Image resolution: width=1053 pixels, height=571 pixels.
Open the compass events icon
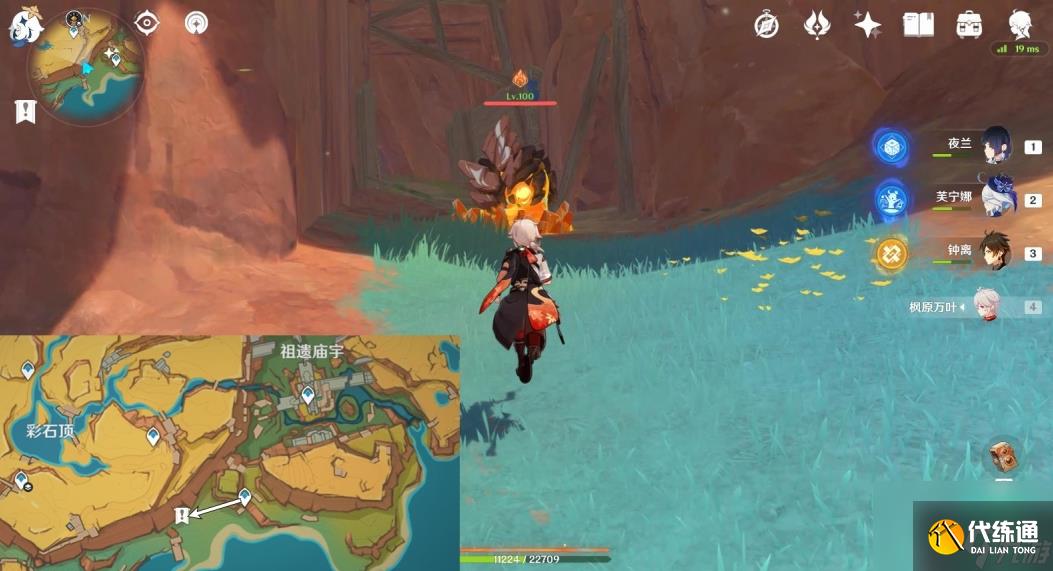[x=767, y=25]
